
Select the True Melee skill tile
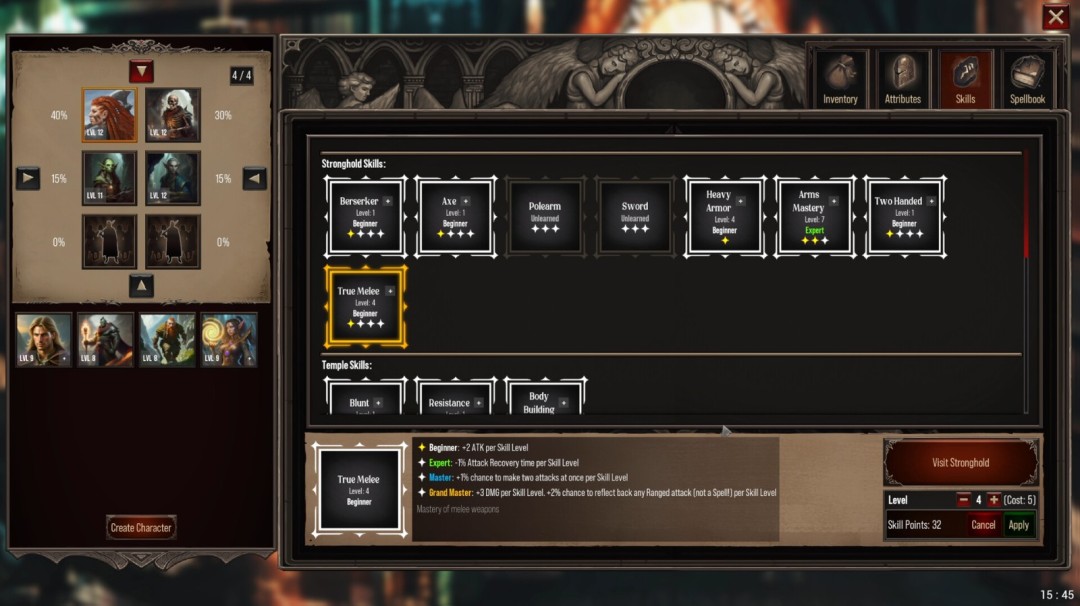(x=365, y=307)
